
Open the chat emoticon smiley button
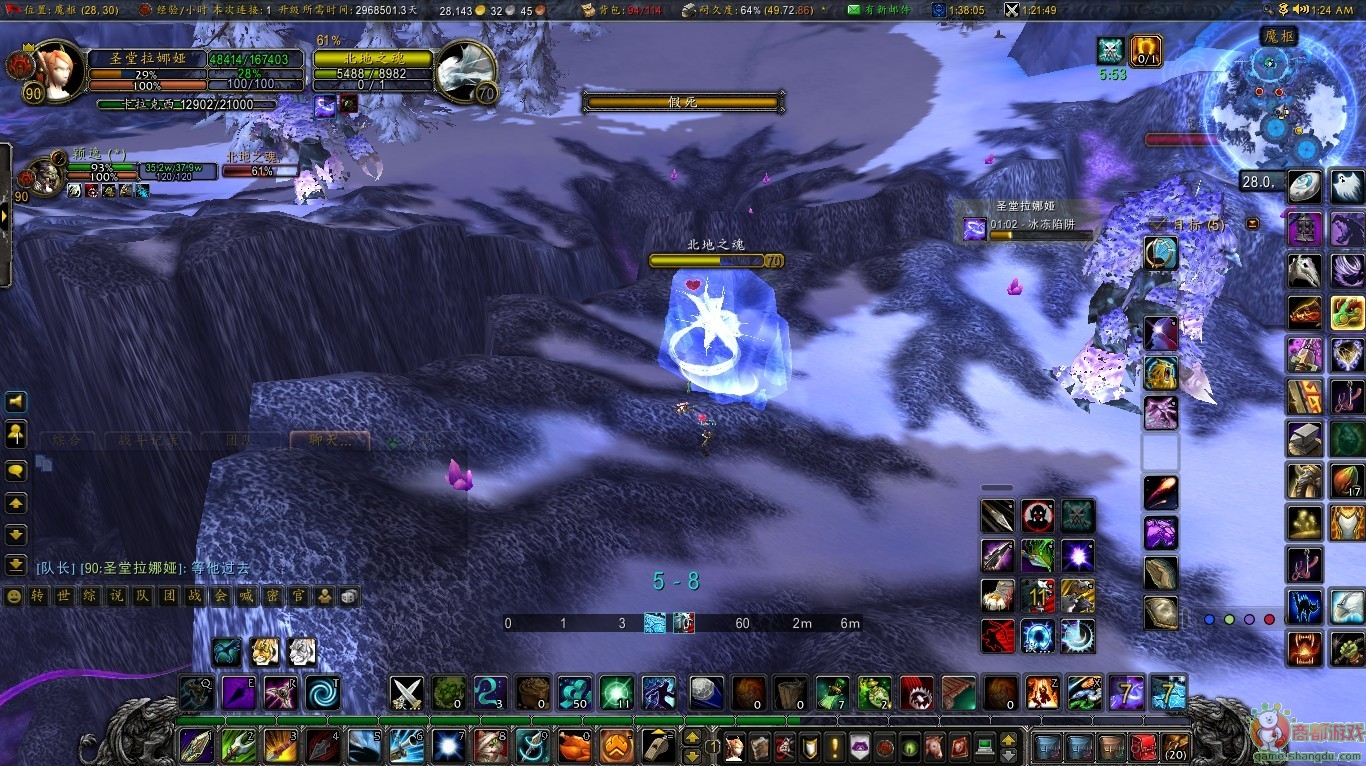[14, 596]
